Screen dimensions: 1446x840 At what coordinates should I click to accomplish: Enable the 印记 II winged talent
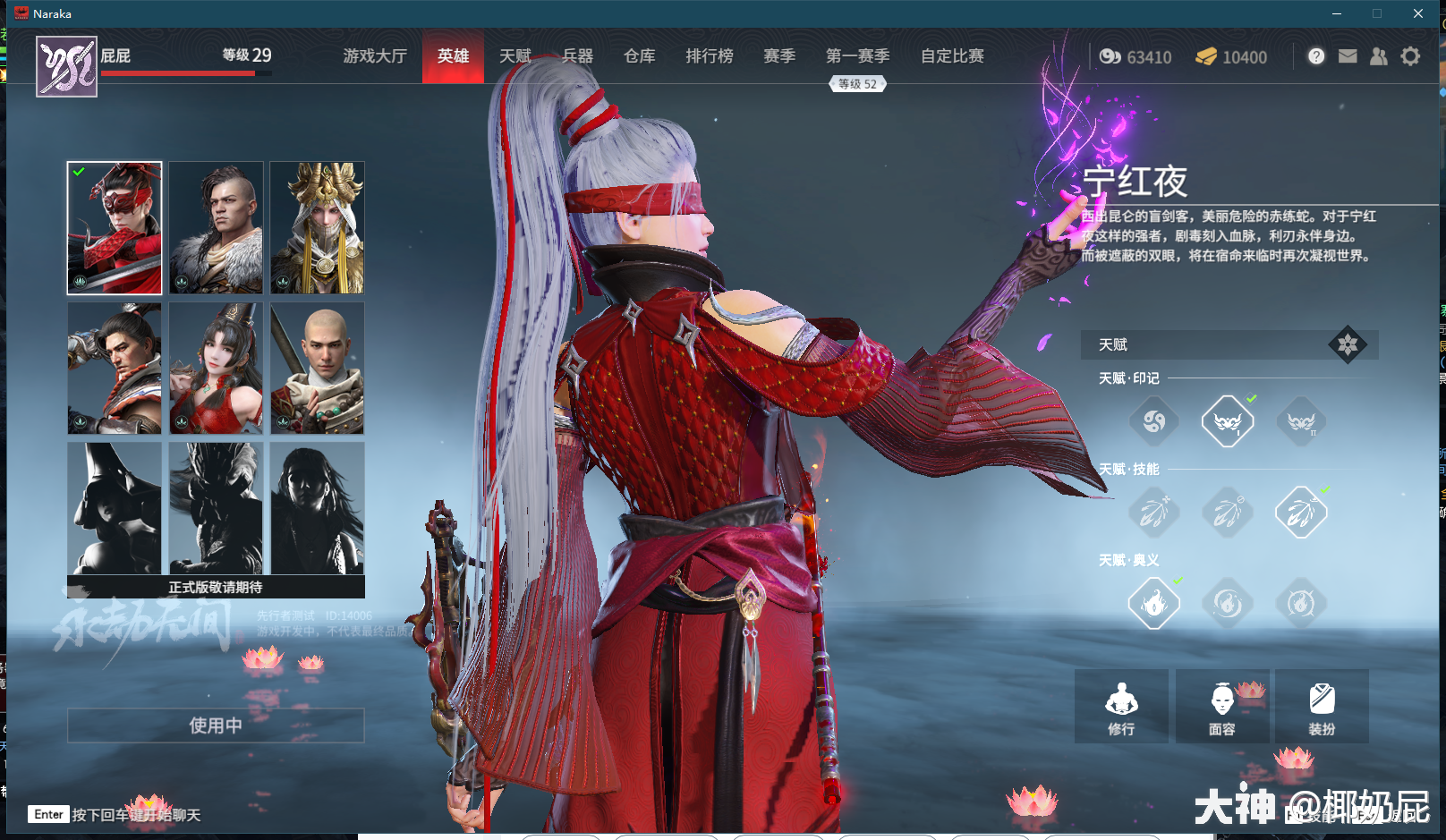[x=1301, y=420]
